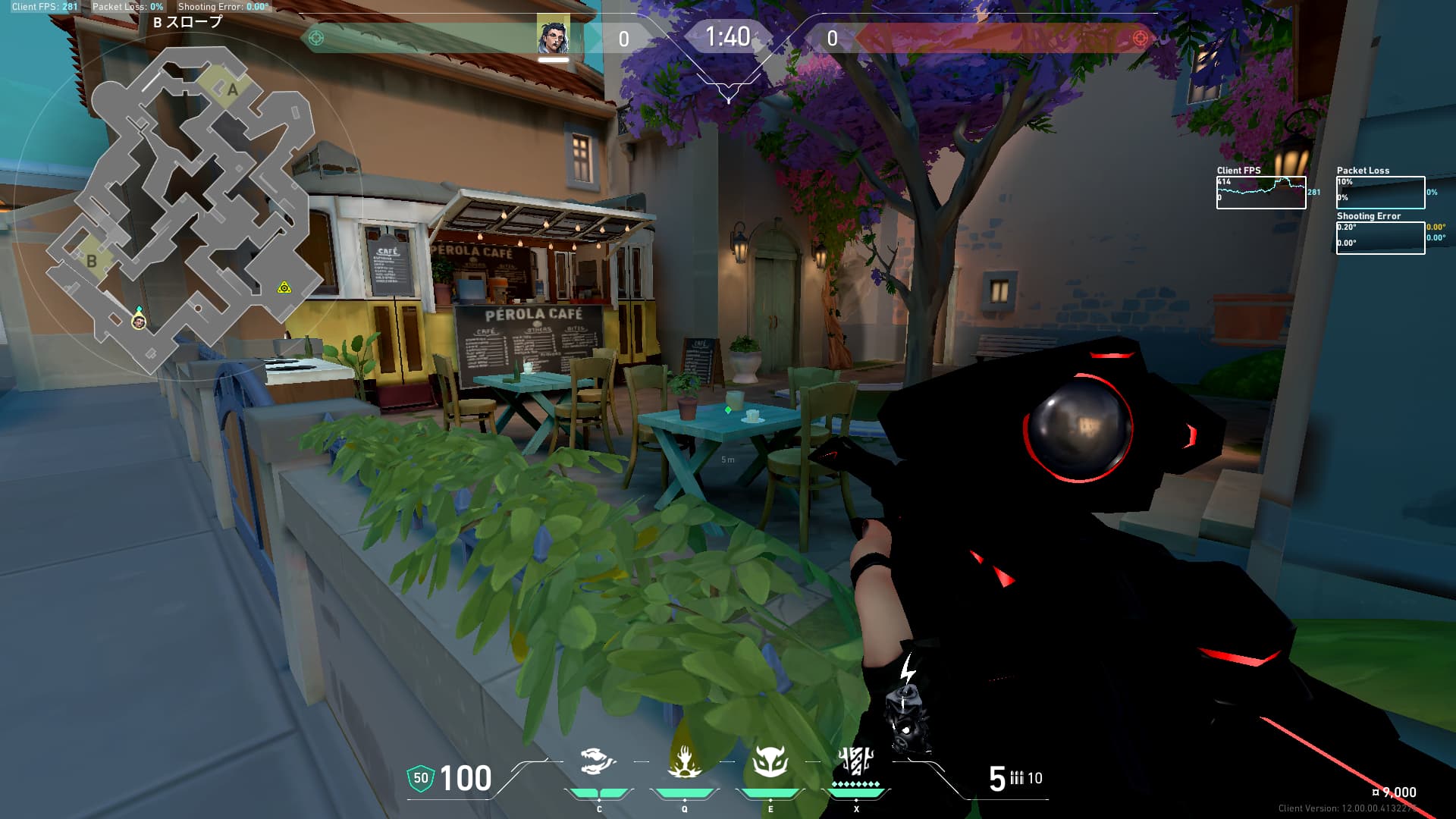
Task: Activate the jaws ability on C
Action: (598, 762)
